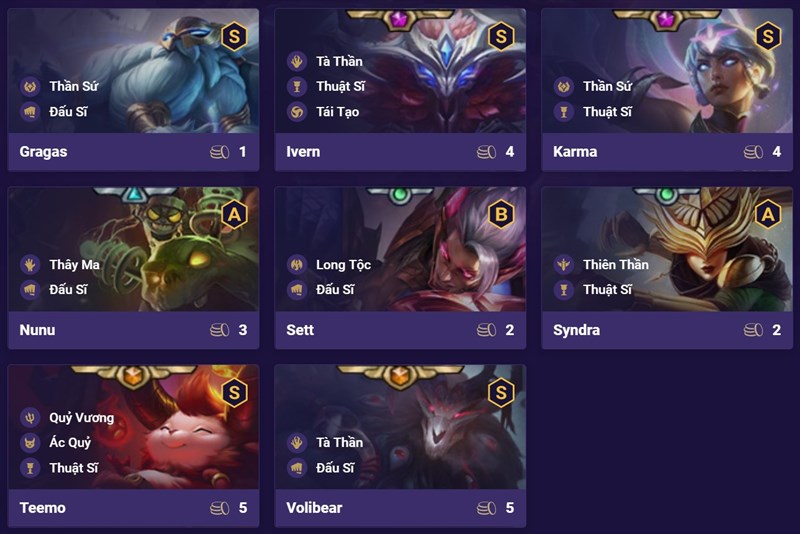Click Teemo's Quỷ Vương trait

pos(80,418)
